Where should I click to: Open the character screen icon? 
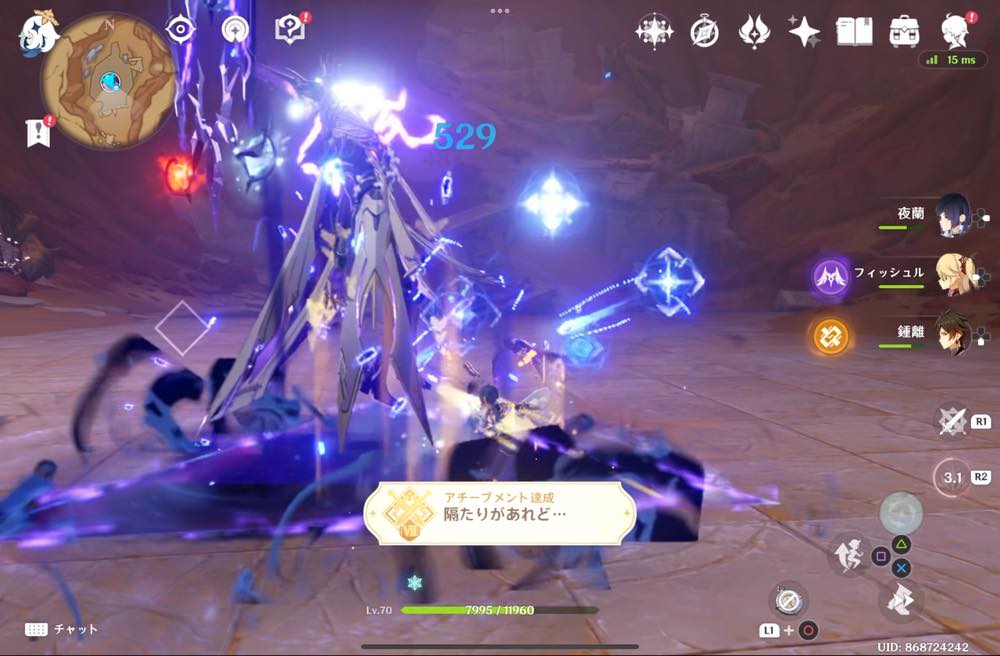(x=957, y=30)
